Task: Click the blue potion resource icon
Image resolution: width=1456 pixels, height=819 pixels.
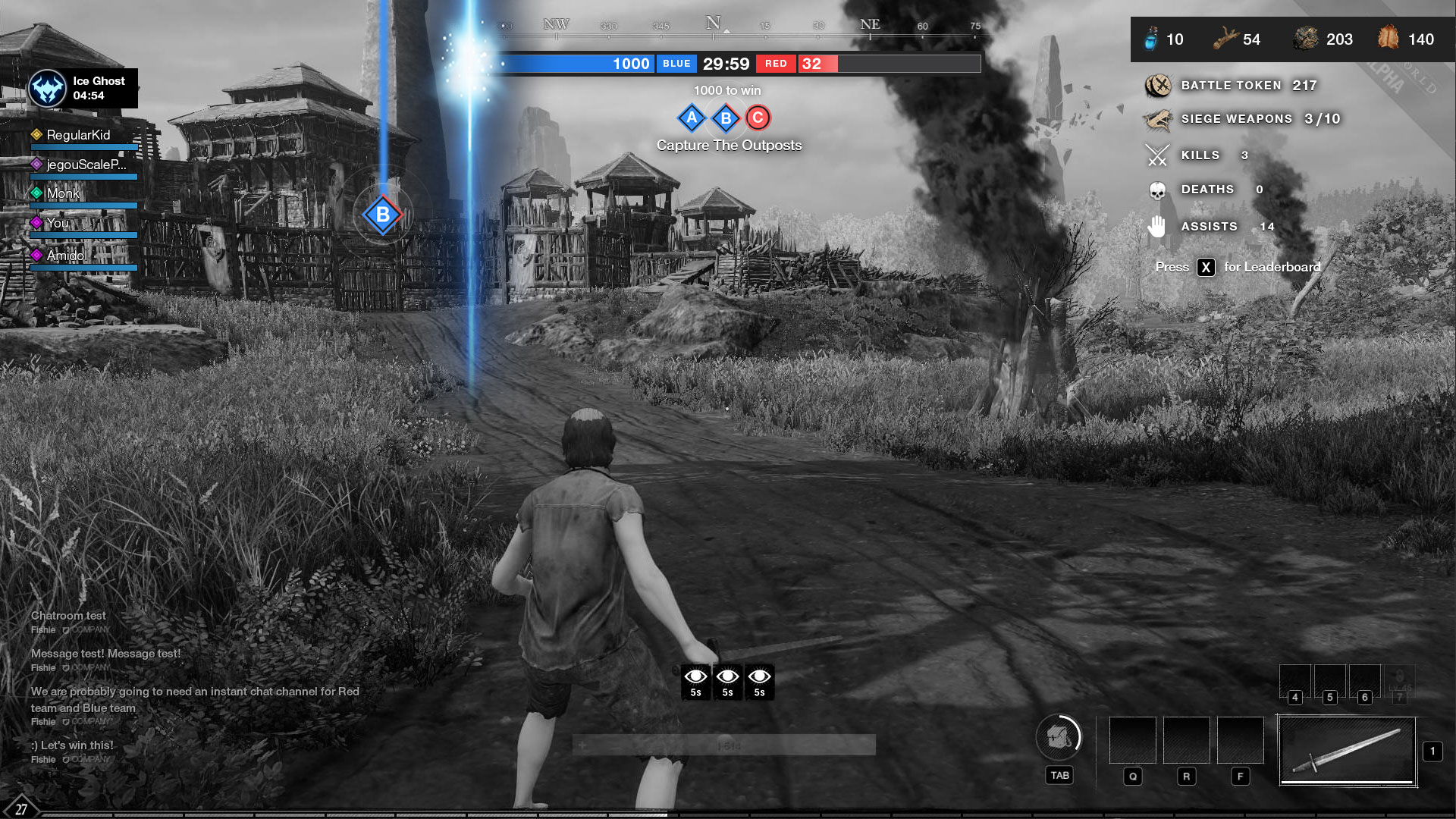Action: tap(1151, 39)
